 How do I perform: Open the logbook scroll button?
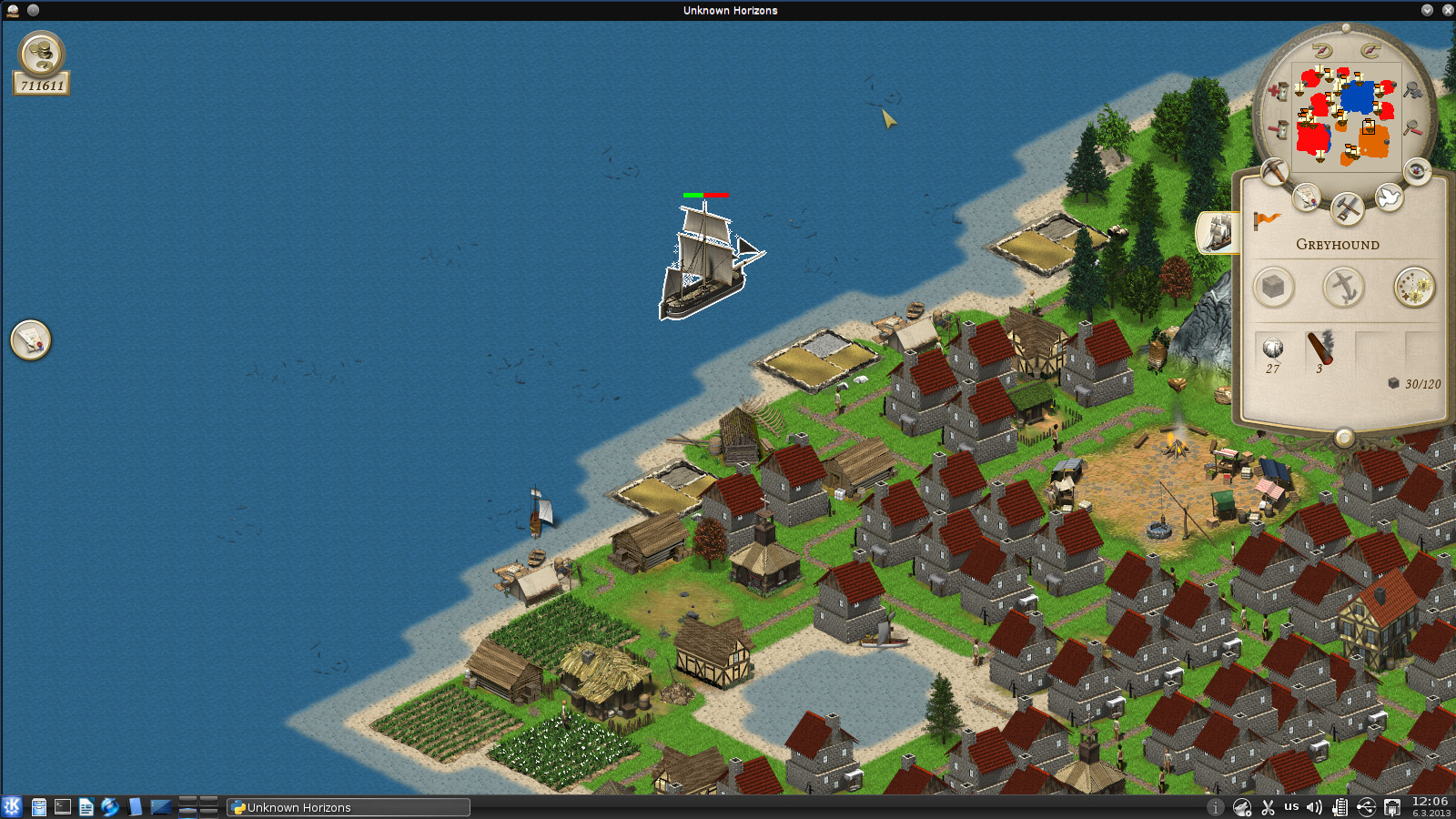(x=1307, y=197)
